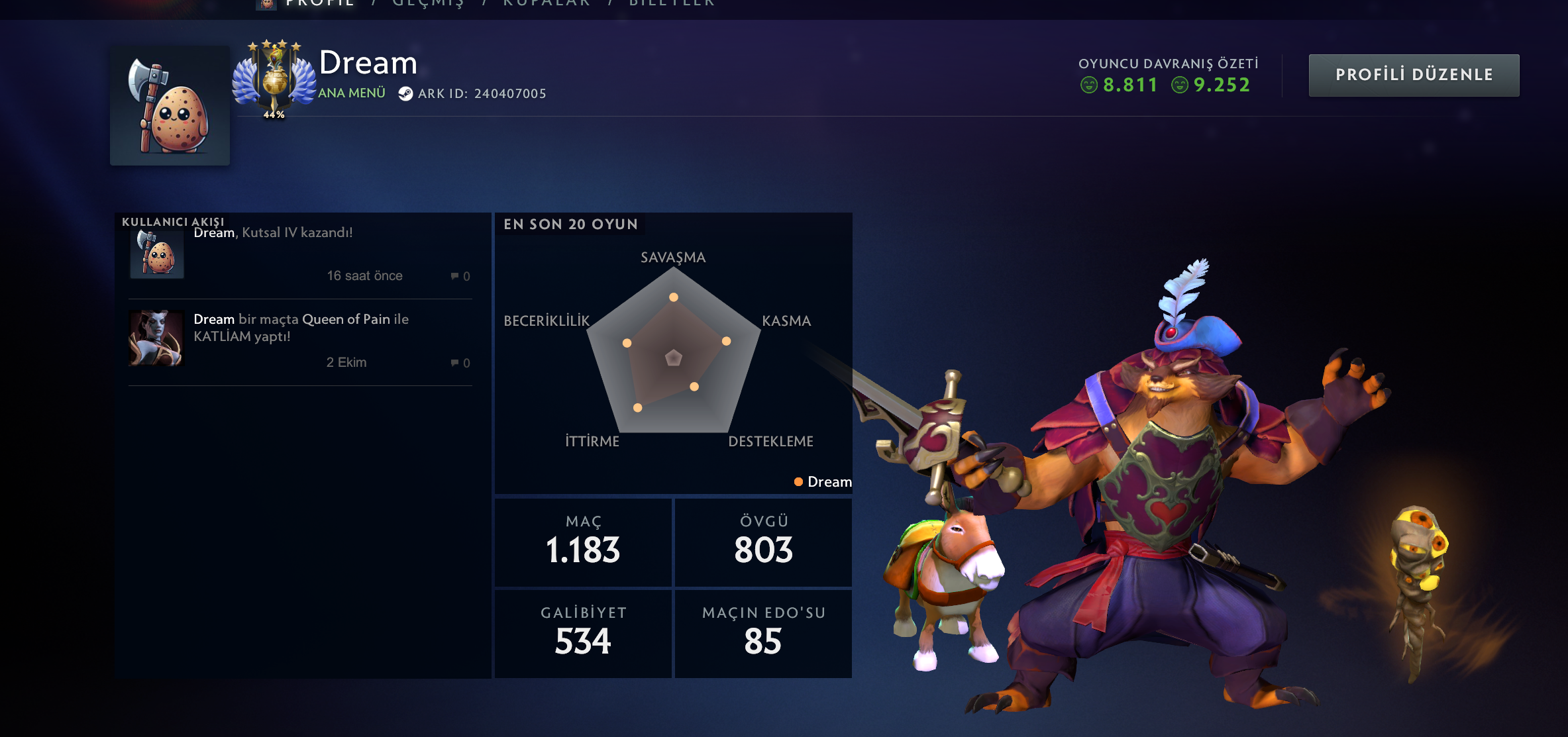The width and height of the screenshot is (1568, 737).
Task: Open the GALİBİYET 534 stat tile
Action: (583, 633)
